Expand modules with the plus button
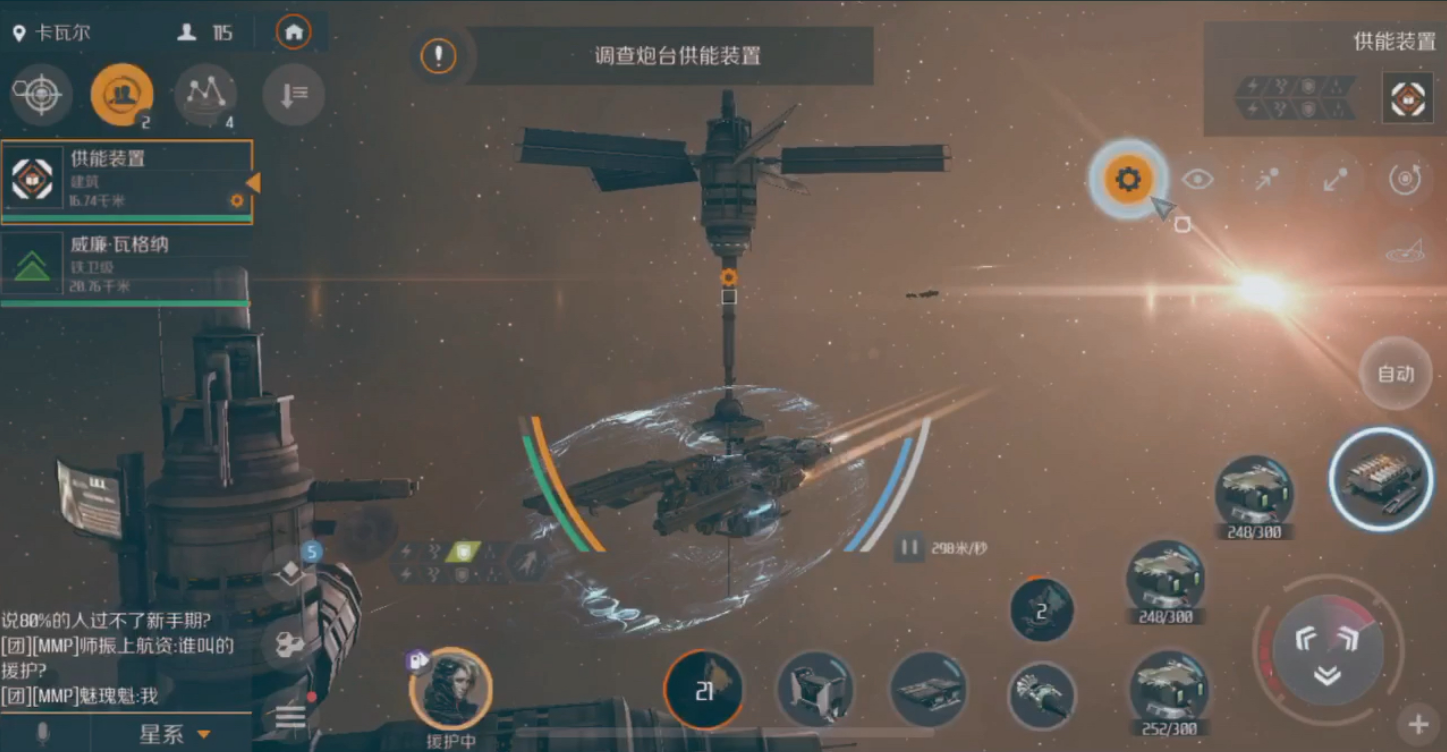 tap(1417, 724)
